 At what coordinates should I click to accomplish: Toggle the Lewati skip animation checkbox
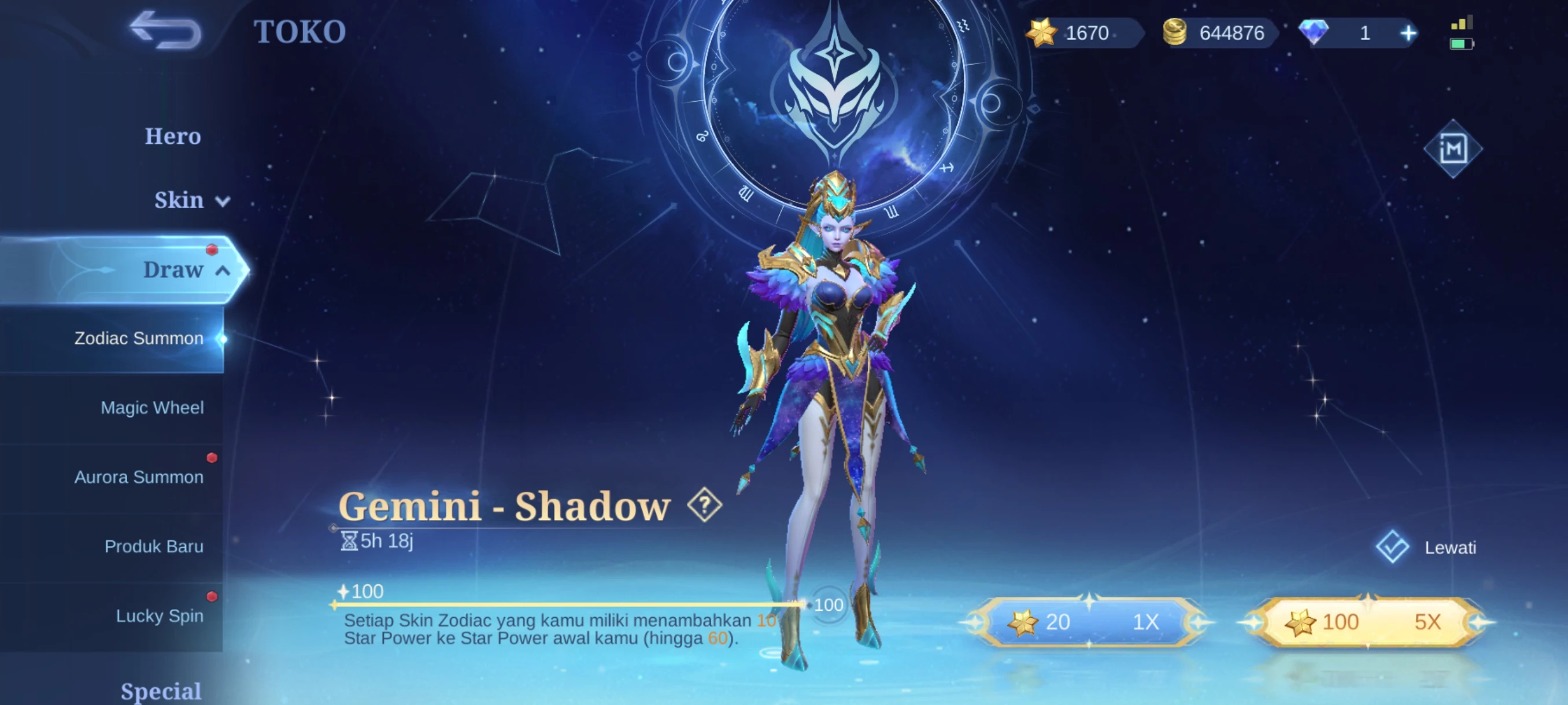[x=1392, y=547]
